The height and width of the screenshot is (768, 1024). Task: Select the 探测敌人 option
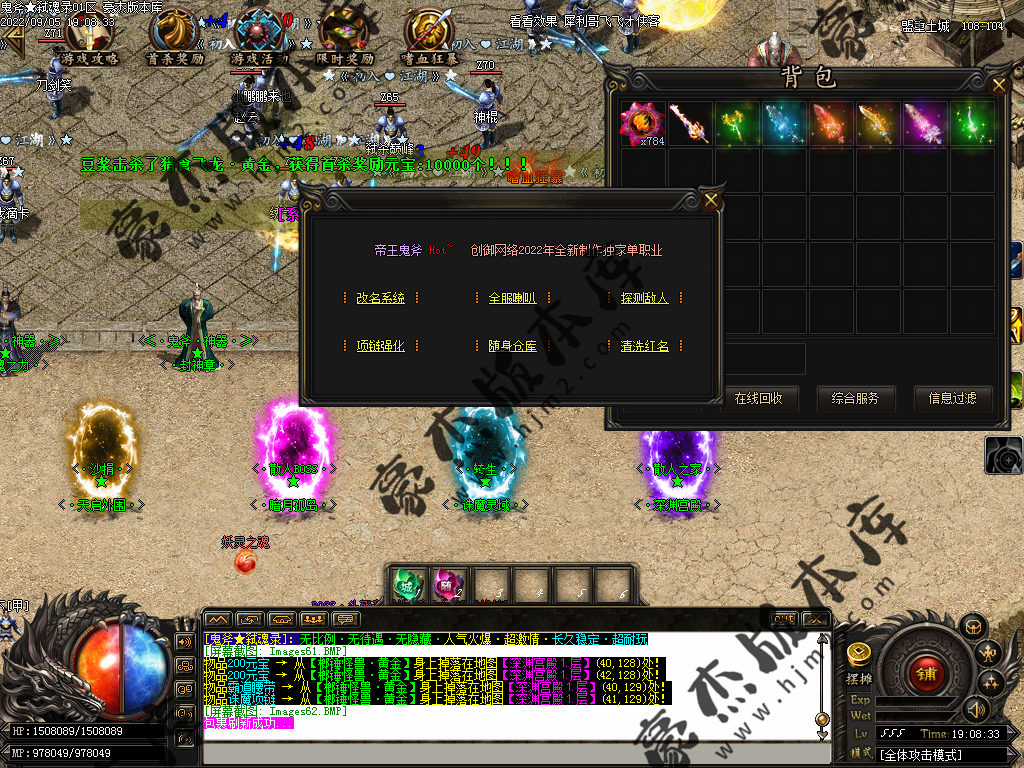[x=644, y=298]
